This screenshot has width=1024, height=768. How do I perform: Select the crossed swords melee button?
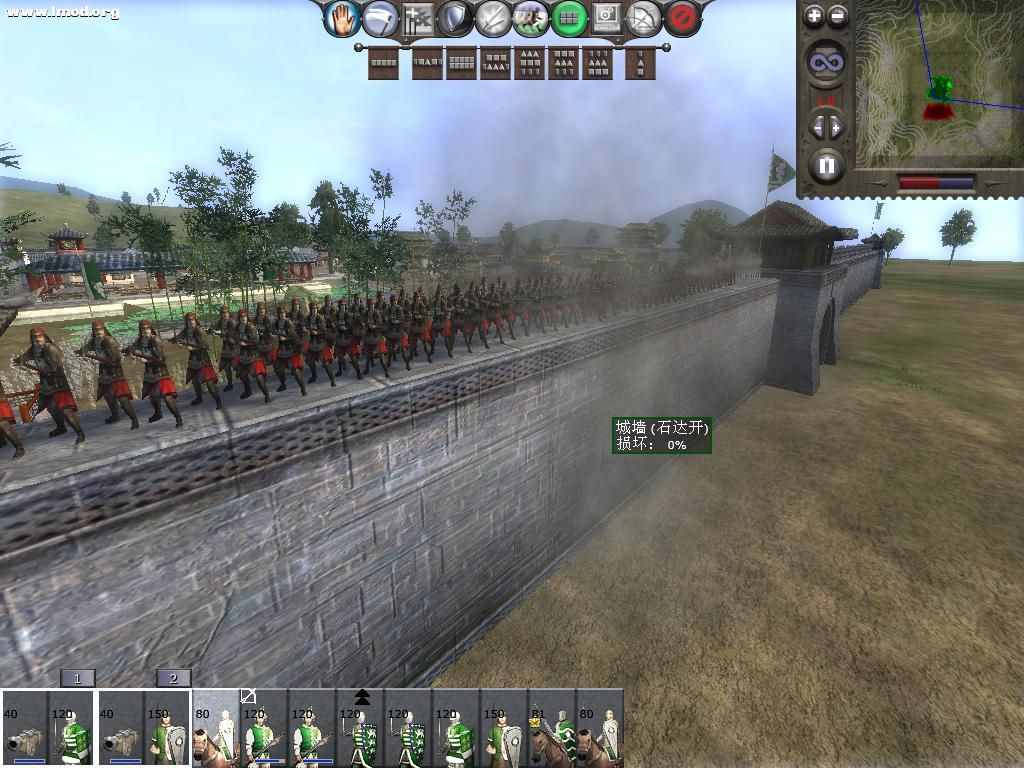pyautogui.click(x=493, y=17)
